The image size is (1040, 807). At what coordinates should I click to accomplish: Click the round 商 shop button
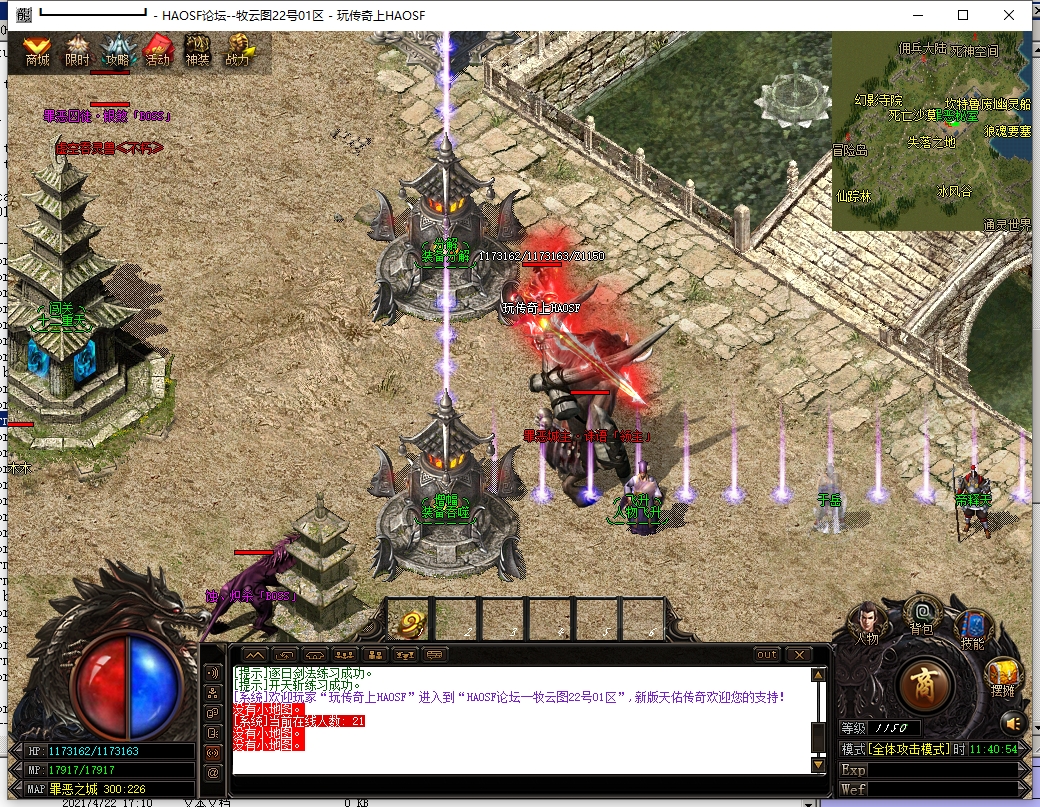[925, 686]
